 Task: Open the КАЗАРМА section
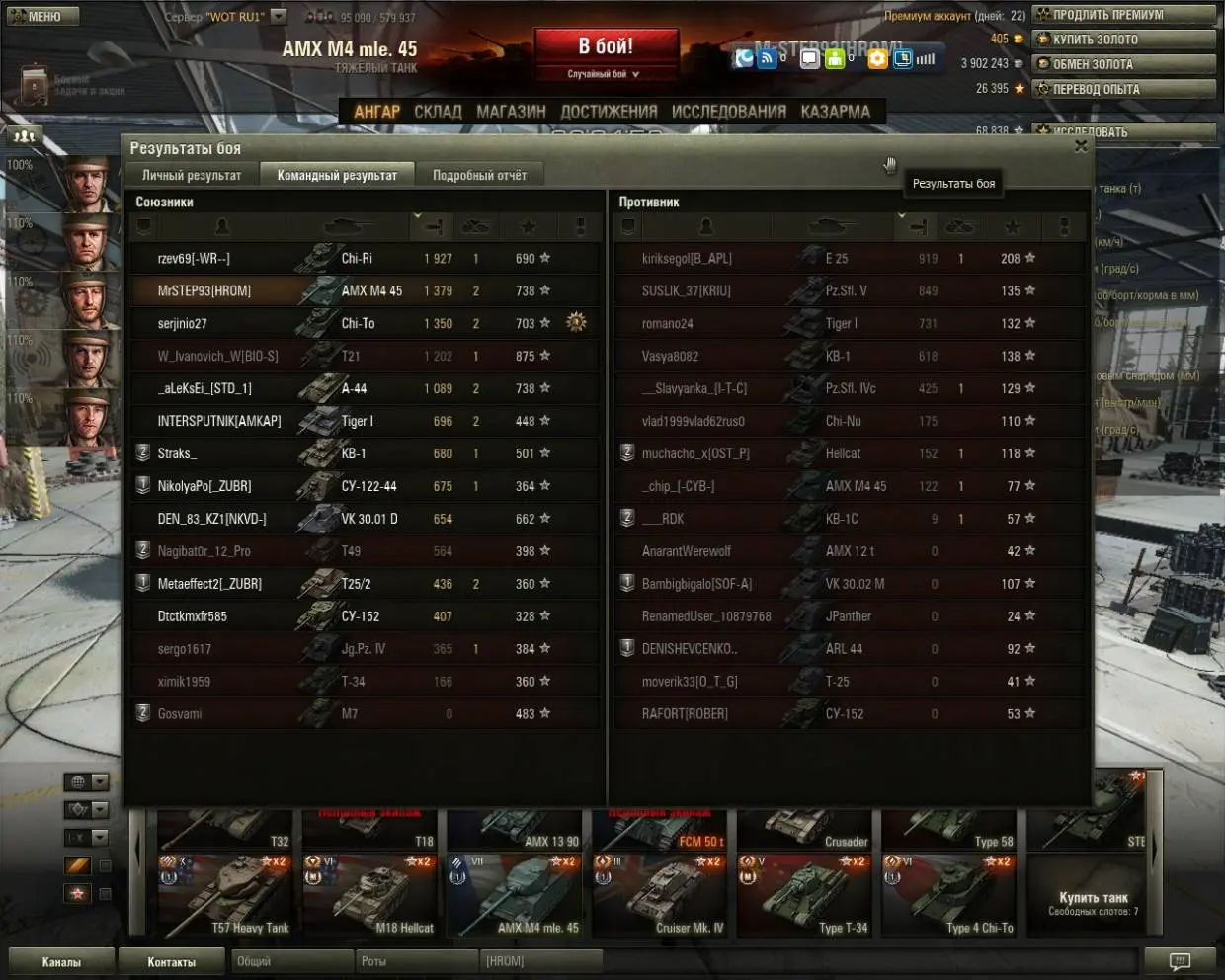pyautogui.click(x=835, y=112)
